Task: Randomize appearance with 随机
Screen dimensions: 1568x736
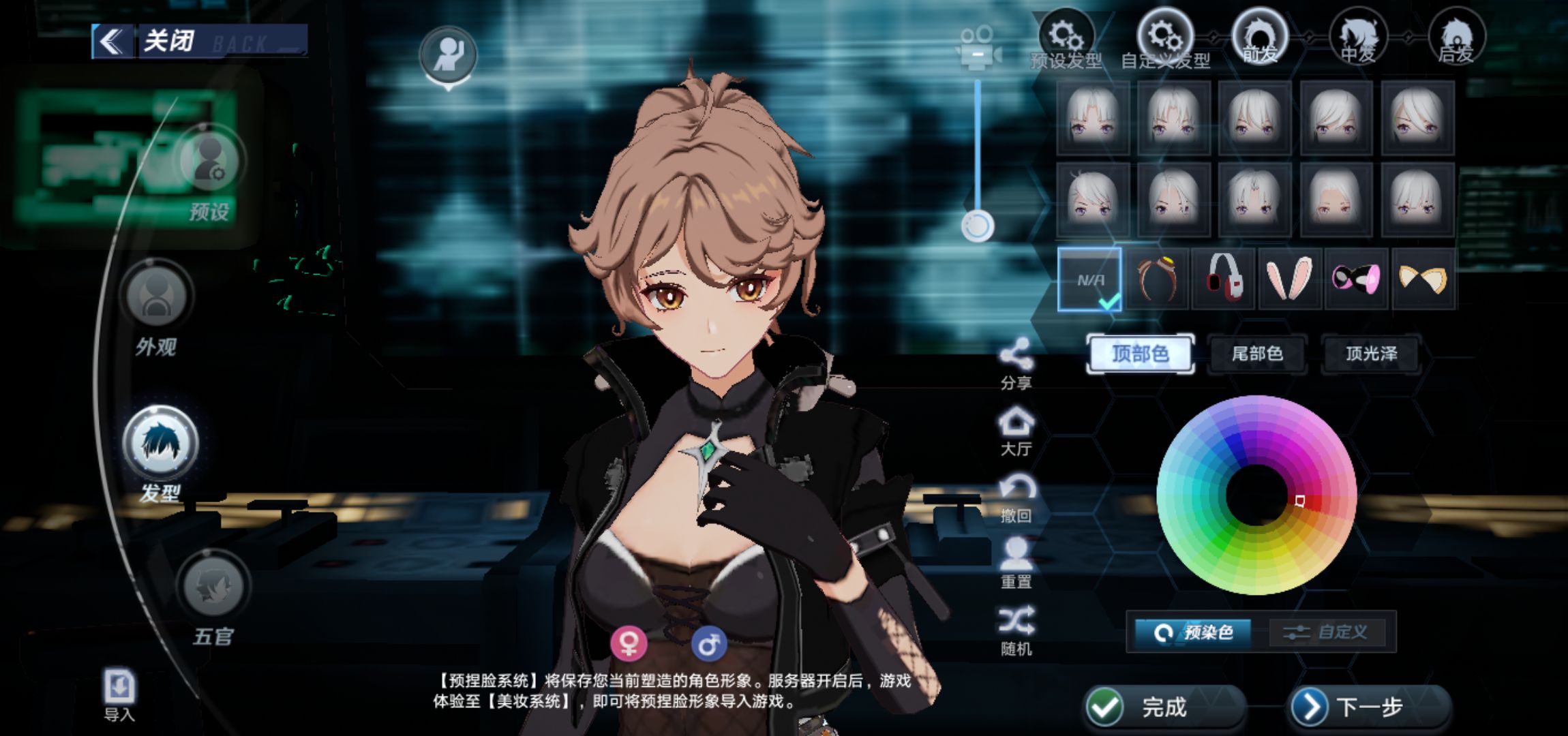Action: (1016, 629)
